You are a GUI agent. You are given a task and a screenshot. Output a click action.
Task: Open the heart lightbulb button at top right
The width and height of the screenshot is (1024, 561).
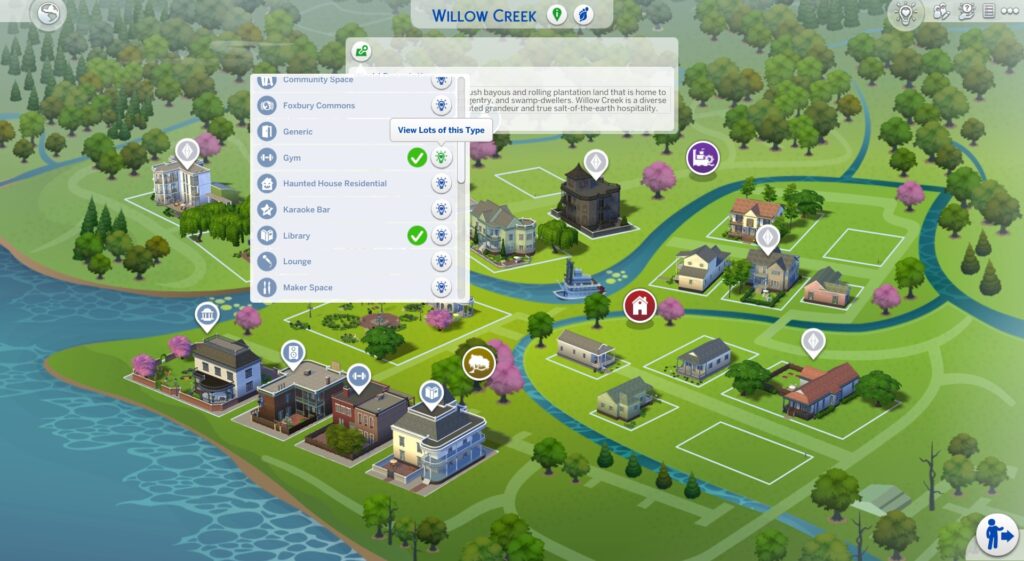click(907, 14)
